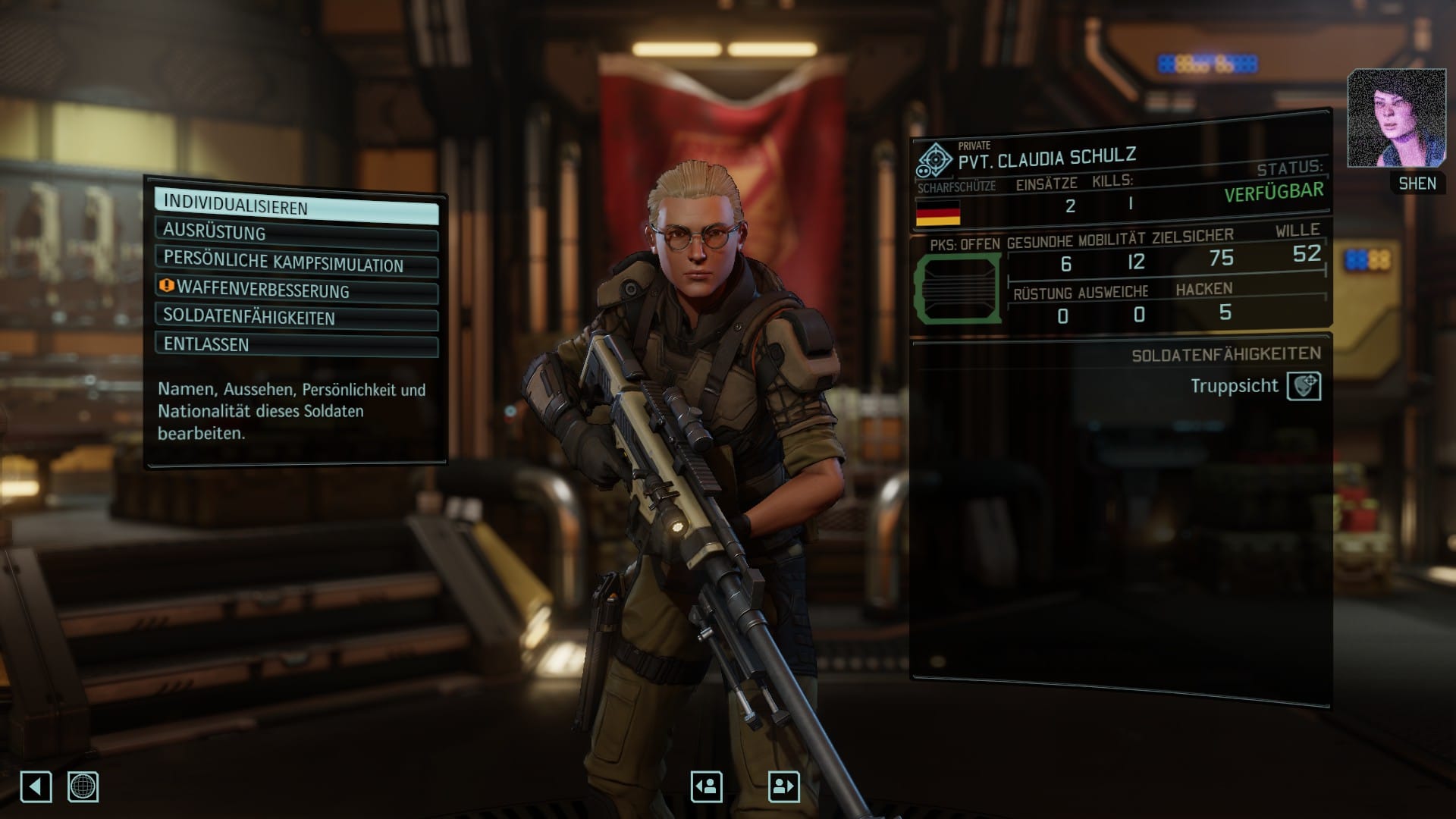This screenshot has width=1456, height=819.
Task: Click the Shen portrait
Action: [x=1396, y=119]
